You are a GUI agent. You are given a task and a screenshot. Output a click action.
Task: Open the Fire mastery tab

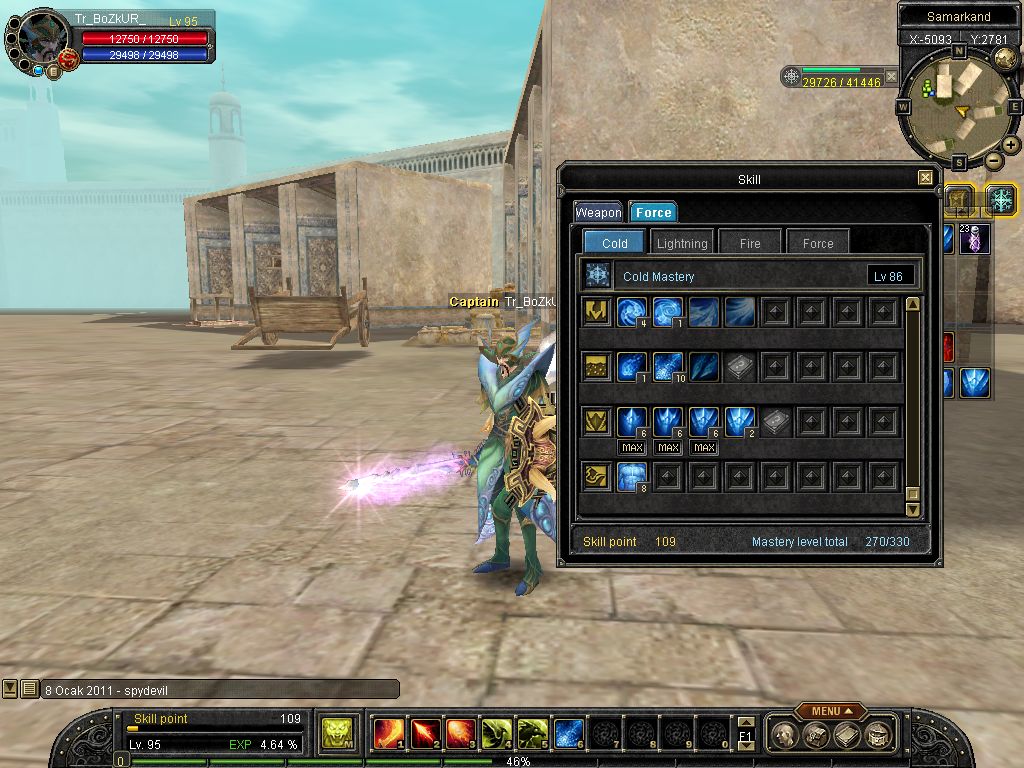750,243
